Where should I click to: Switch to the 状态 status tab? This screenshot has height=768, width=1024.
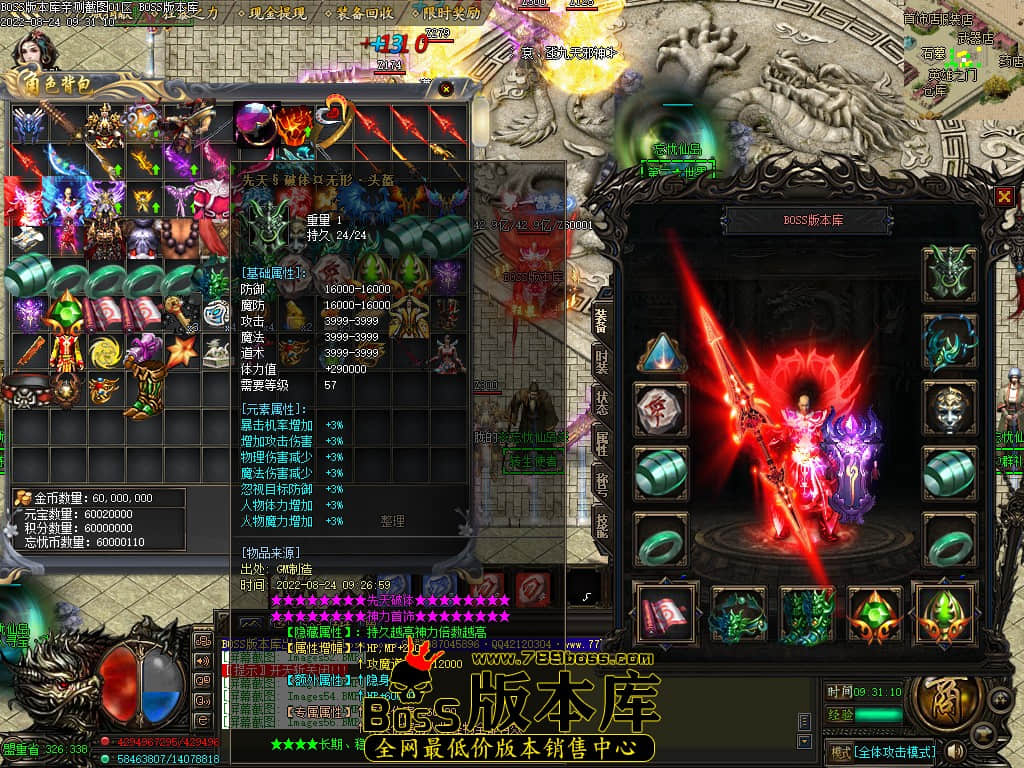click(x=601, y=404)
